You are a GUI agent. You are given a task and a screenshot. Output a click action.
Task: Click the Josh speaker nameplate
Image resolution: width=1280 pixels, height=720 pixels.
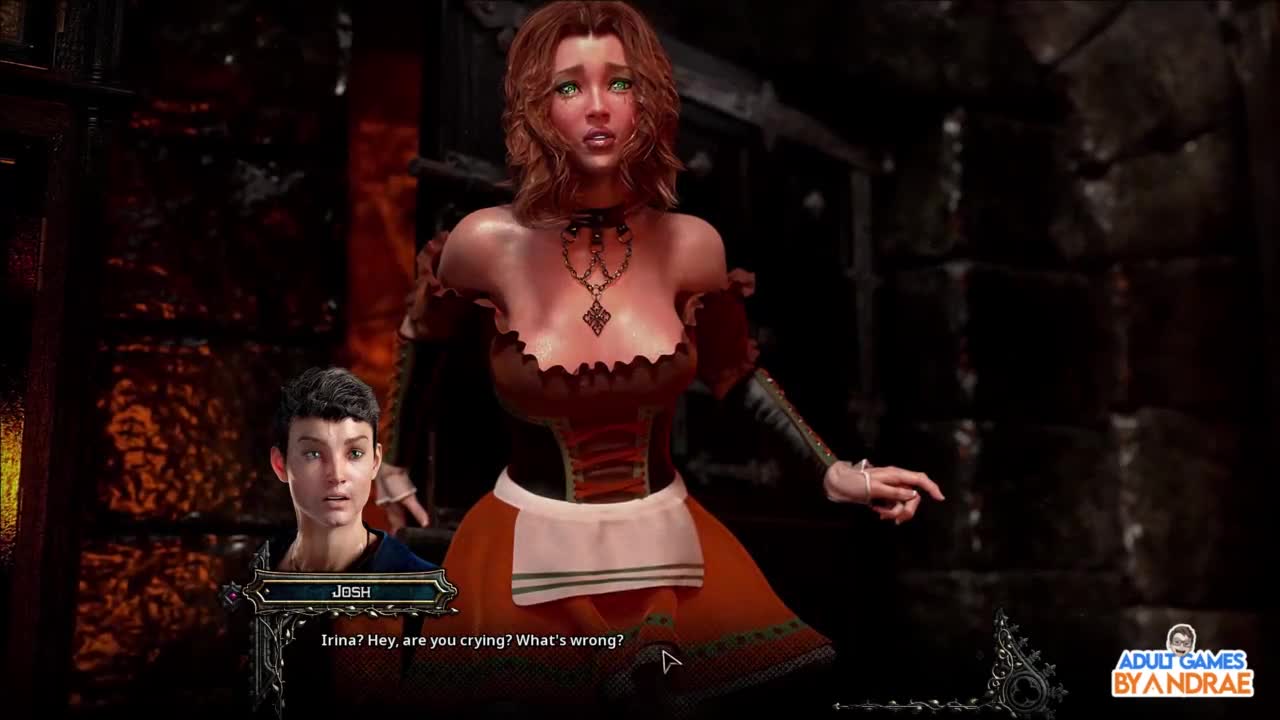coord(351,592)
